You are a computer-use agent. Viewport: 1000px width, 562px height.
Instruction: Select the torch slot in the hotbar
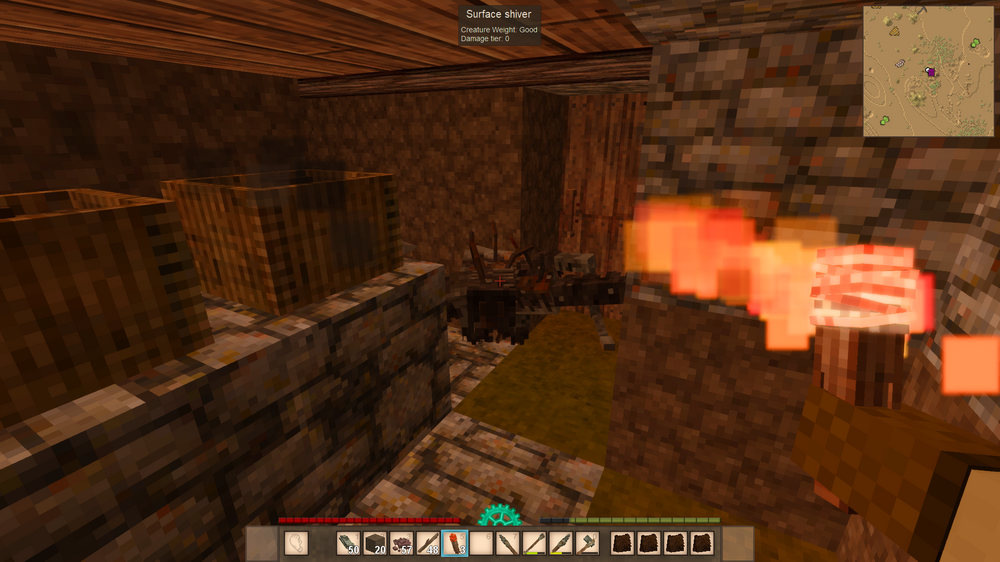pos(454,544)
